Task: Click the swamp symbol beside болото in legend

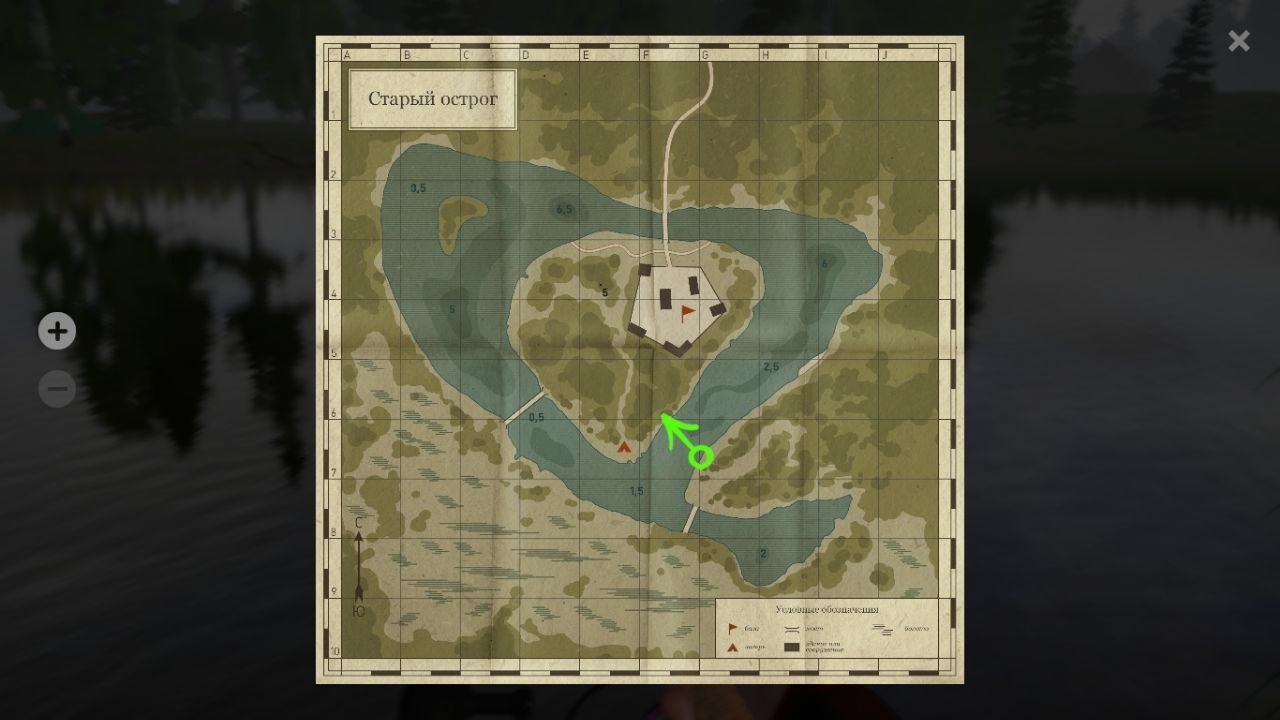Action: pos(883,629)
